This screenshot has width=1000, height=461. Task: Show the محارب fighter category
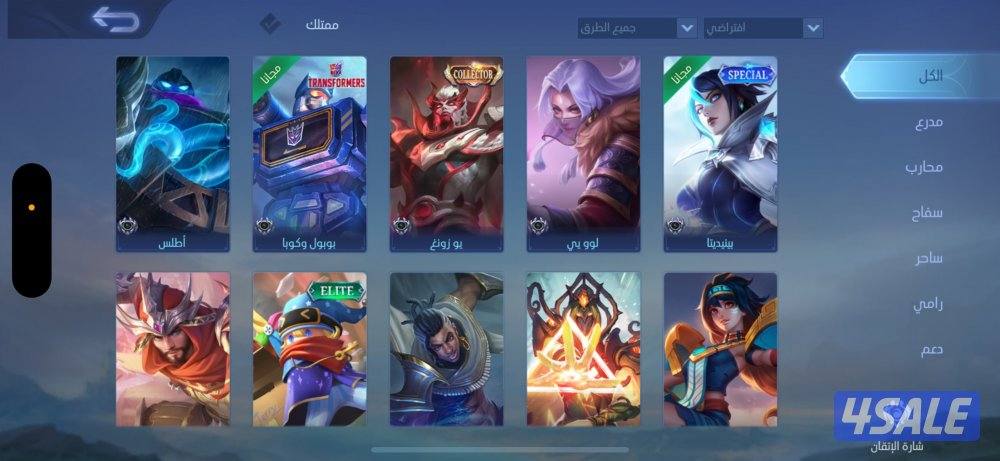(x=924, y=167)
